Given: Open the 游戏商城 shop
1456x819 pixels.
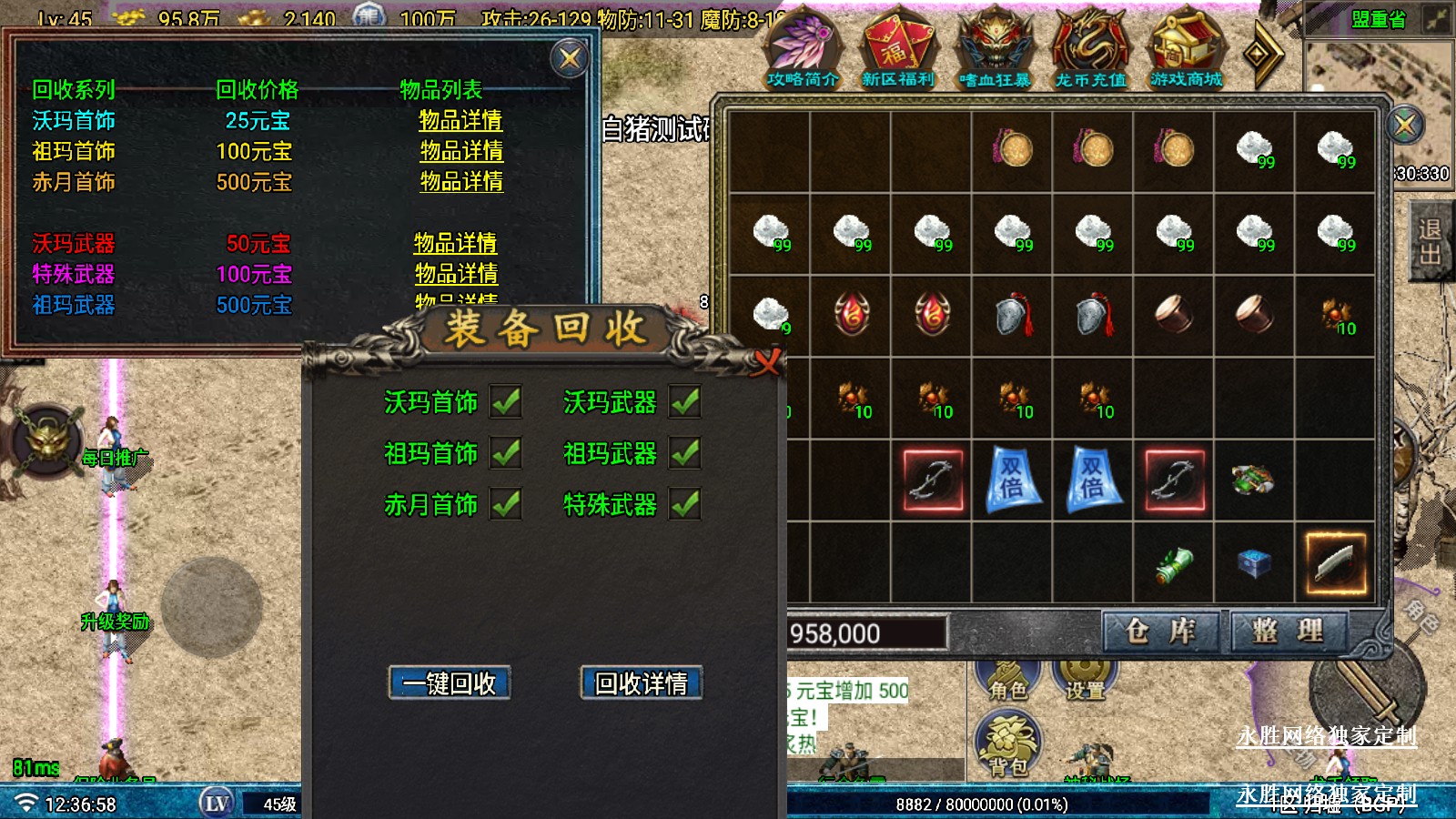Looking at the screenshot, I should tap(1186, 50).
